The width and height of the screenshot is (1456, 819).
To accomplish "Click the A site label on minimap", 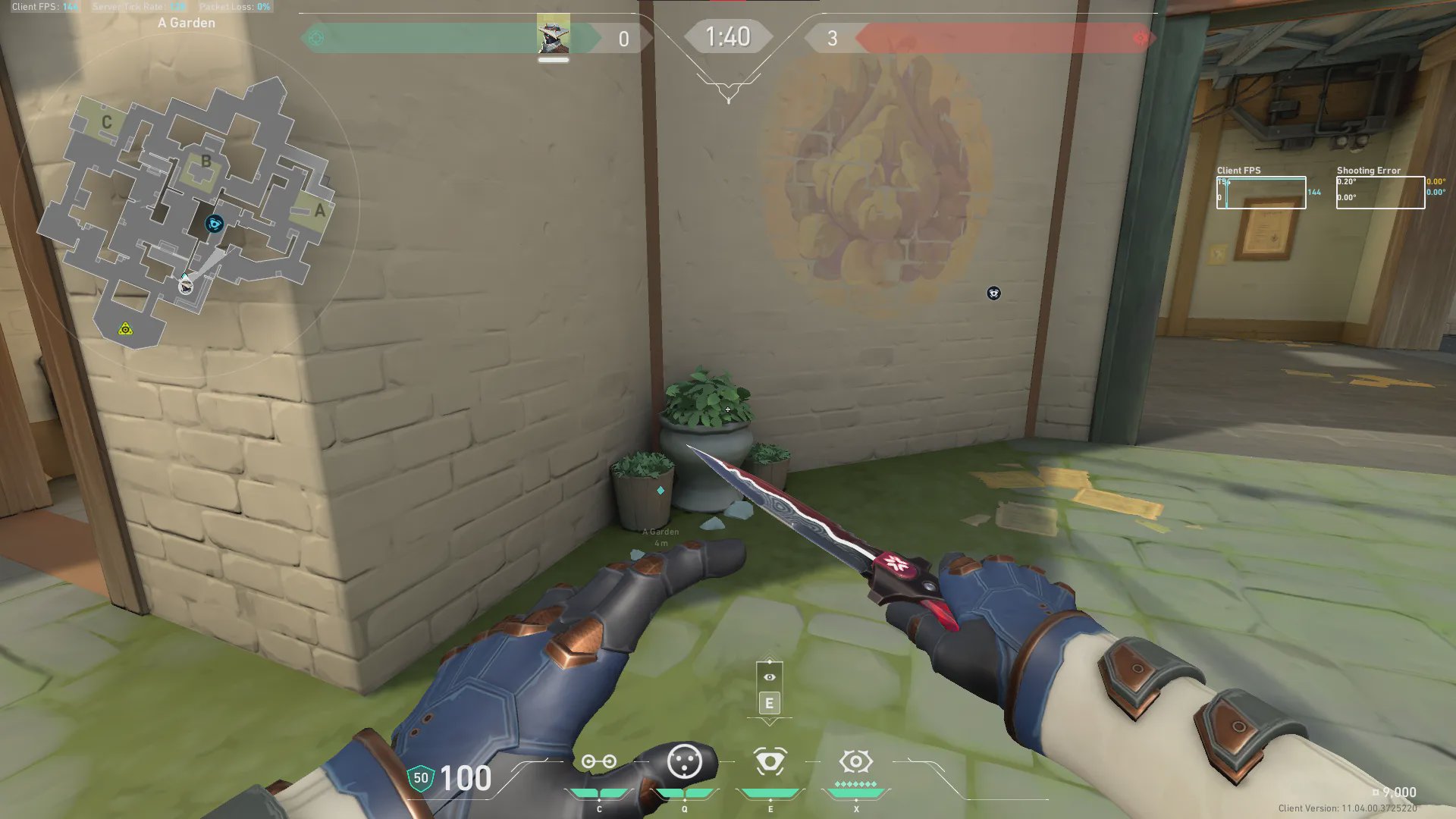I will click(x=320, y=210).
